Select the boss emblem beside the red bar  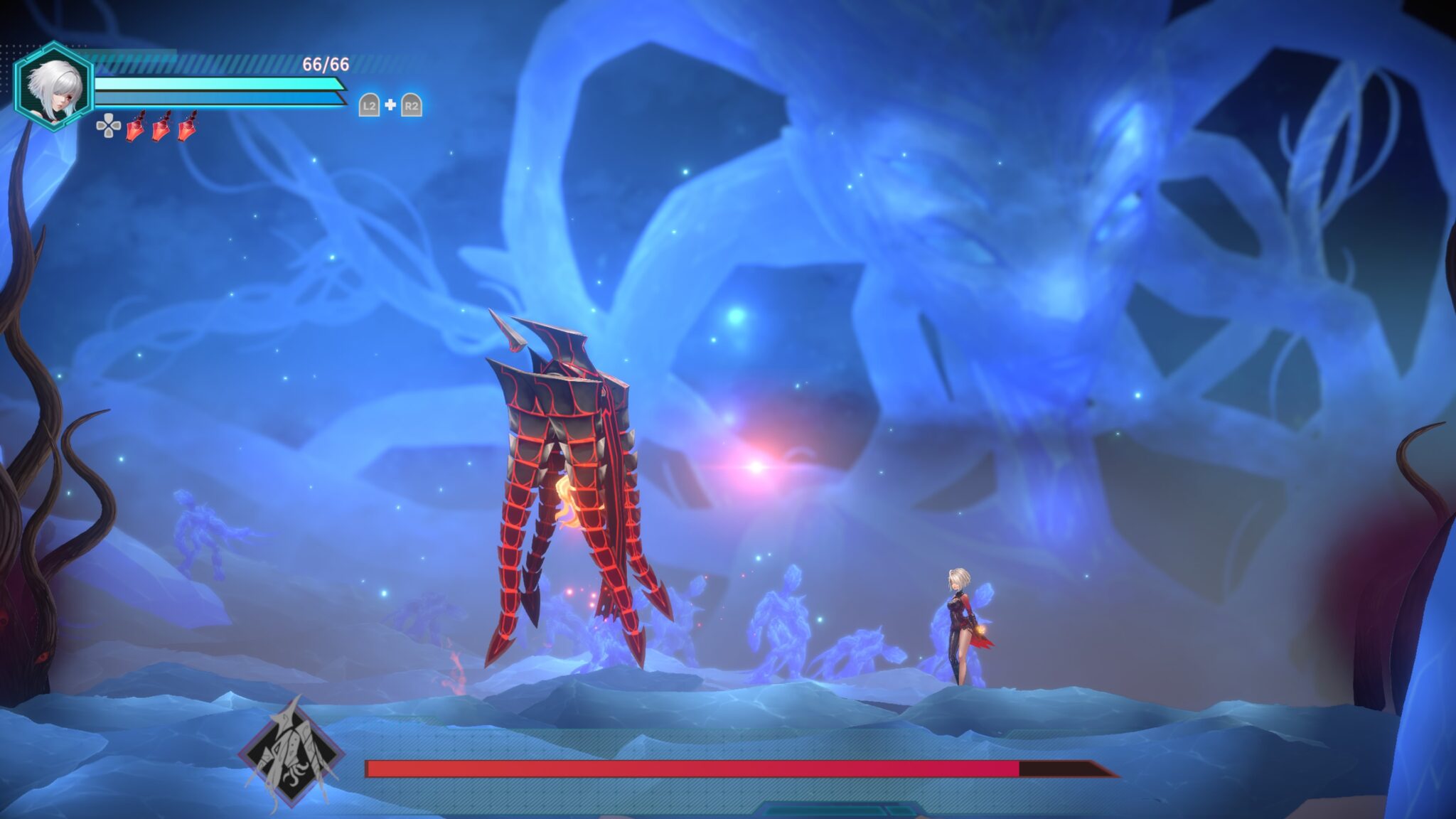(291, 754)
